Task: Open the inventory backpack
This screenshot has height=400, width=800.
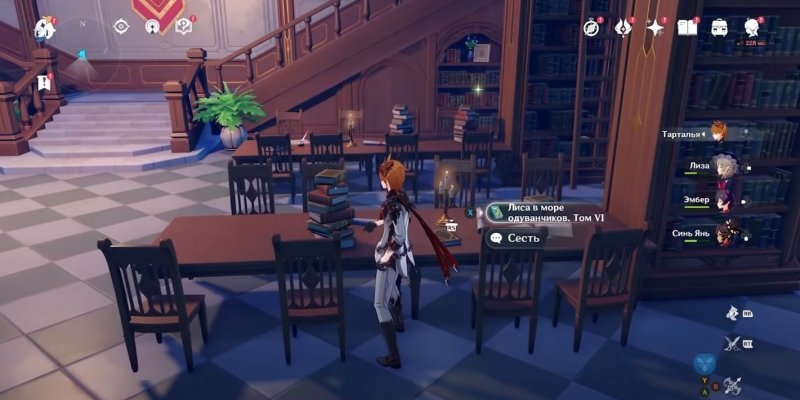Action: 719,27
